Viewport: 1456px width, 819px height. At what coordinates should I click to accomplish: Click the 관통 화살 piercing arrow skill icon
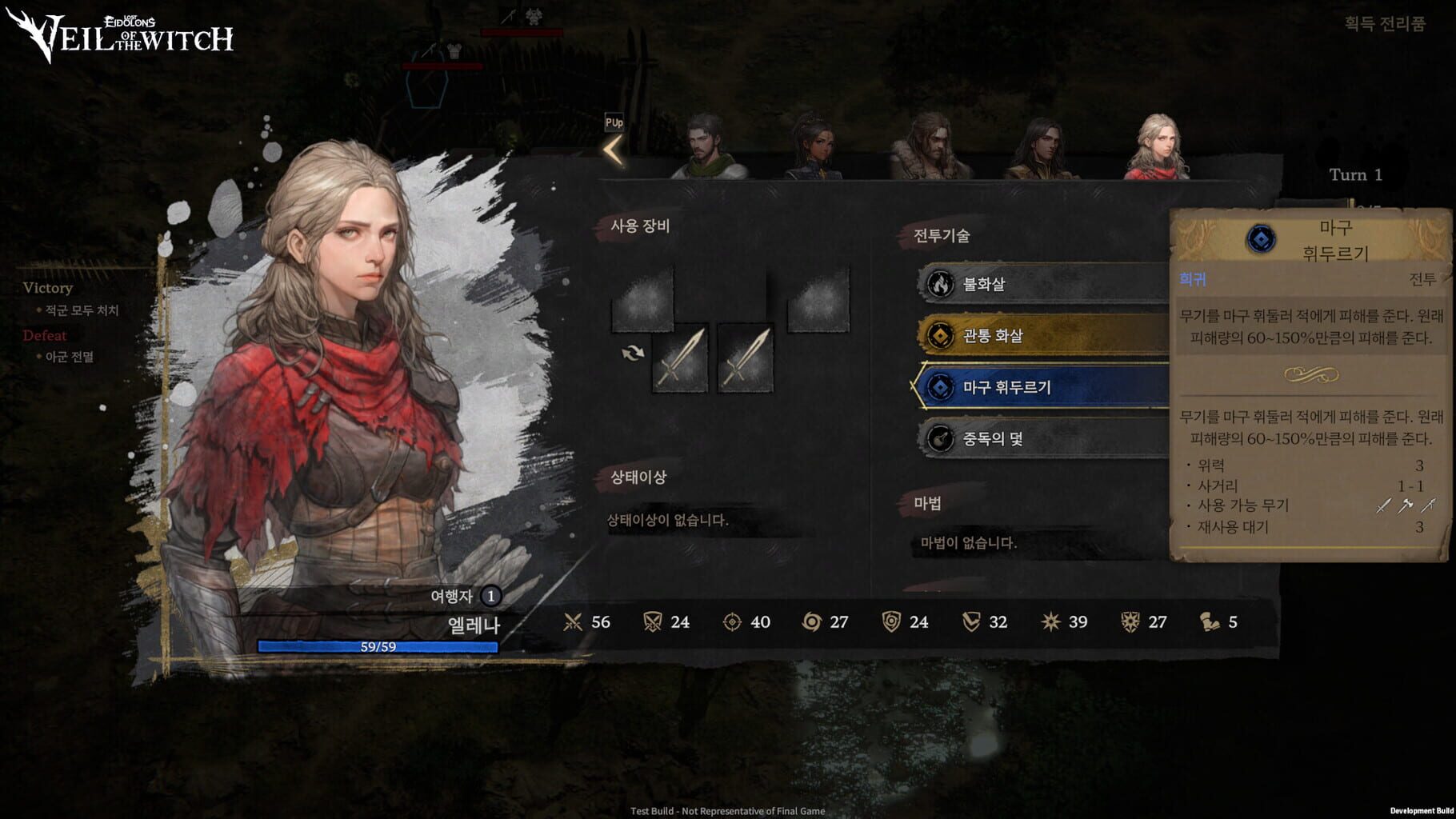[939, 336]
